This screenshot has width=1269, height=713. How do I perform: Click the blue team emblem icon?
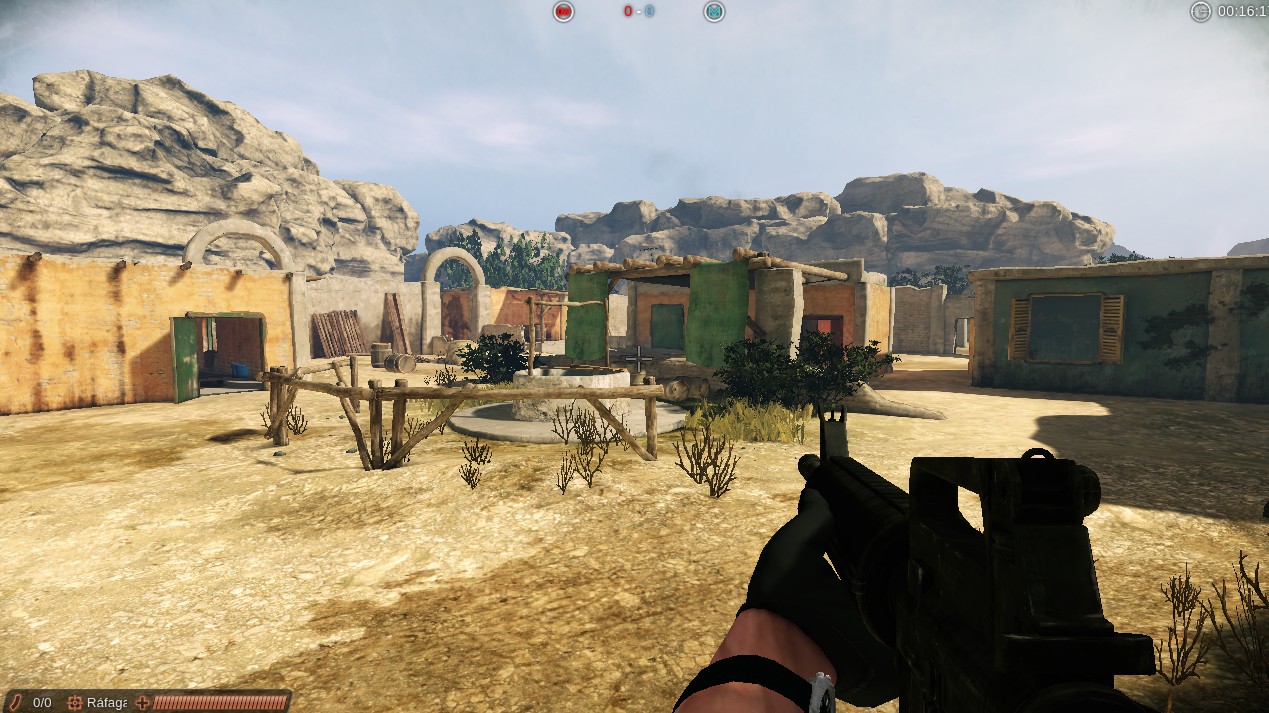point(713,12)
